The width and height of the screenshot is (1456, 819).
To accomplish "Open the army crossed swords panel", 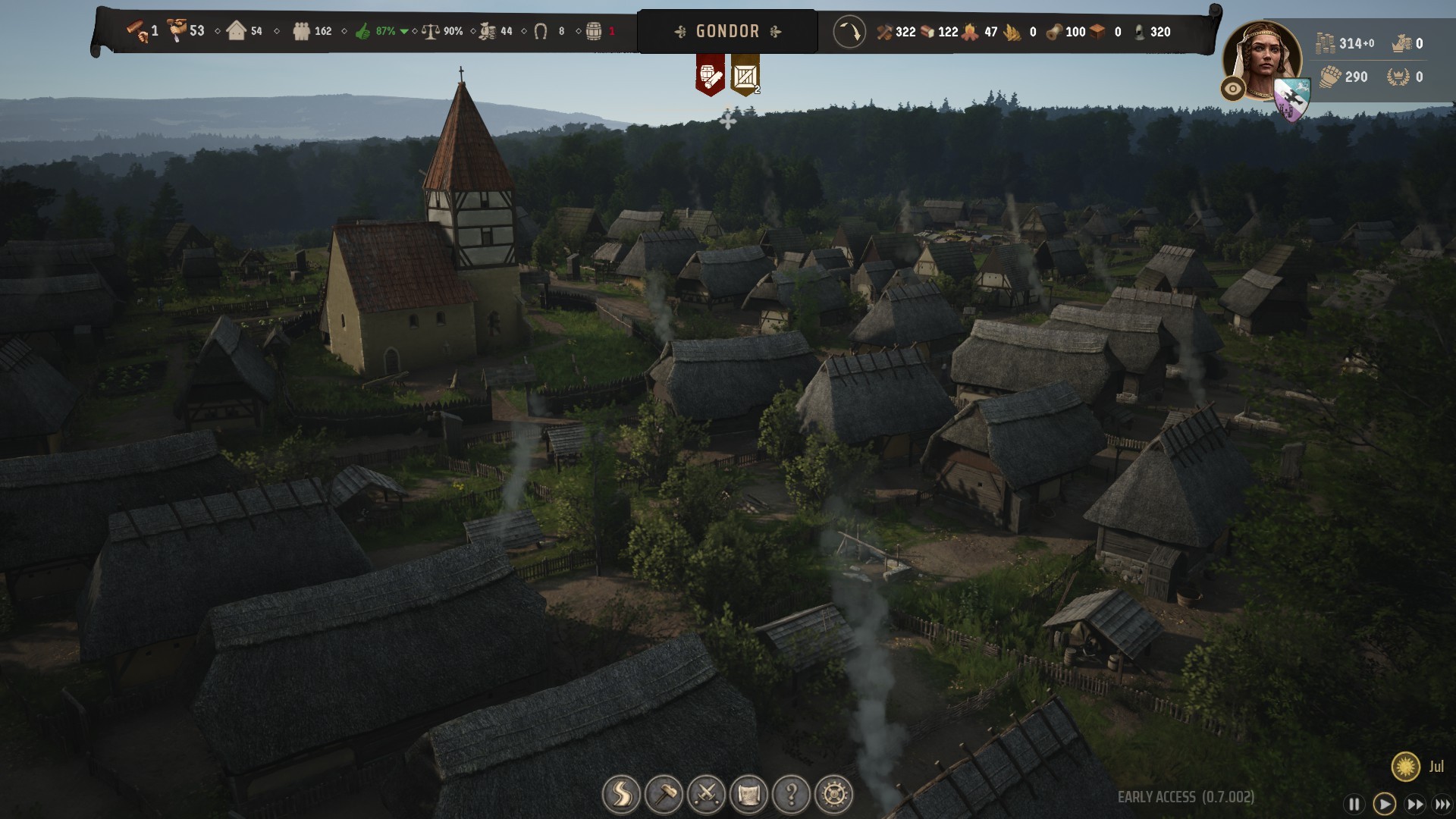I will click(706, 795).
